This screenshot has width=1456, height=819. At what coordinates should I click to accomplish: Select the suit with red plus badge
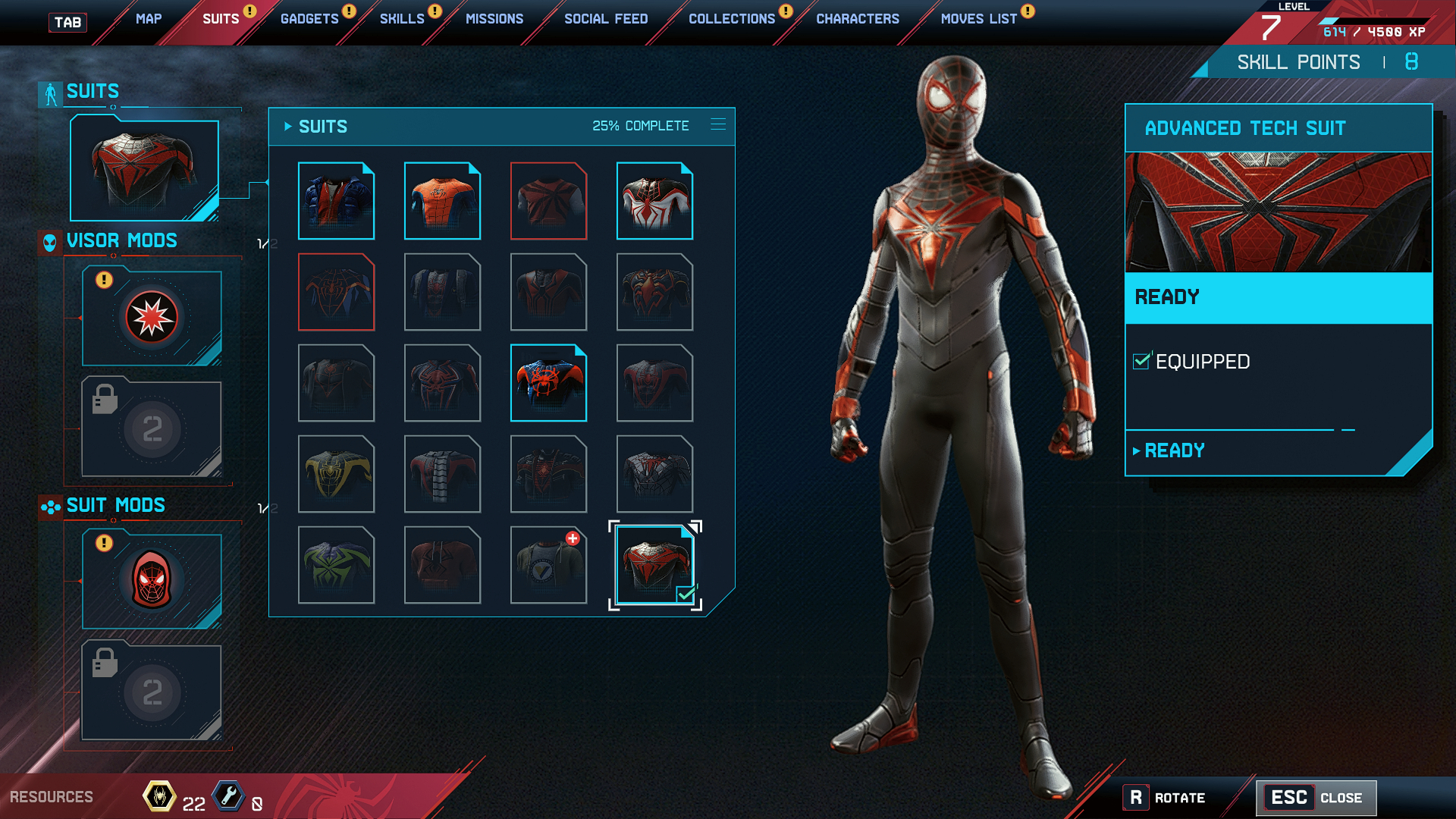pos(548,565)
